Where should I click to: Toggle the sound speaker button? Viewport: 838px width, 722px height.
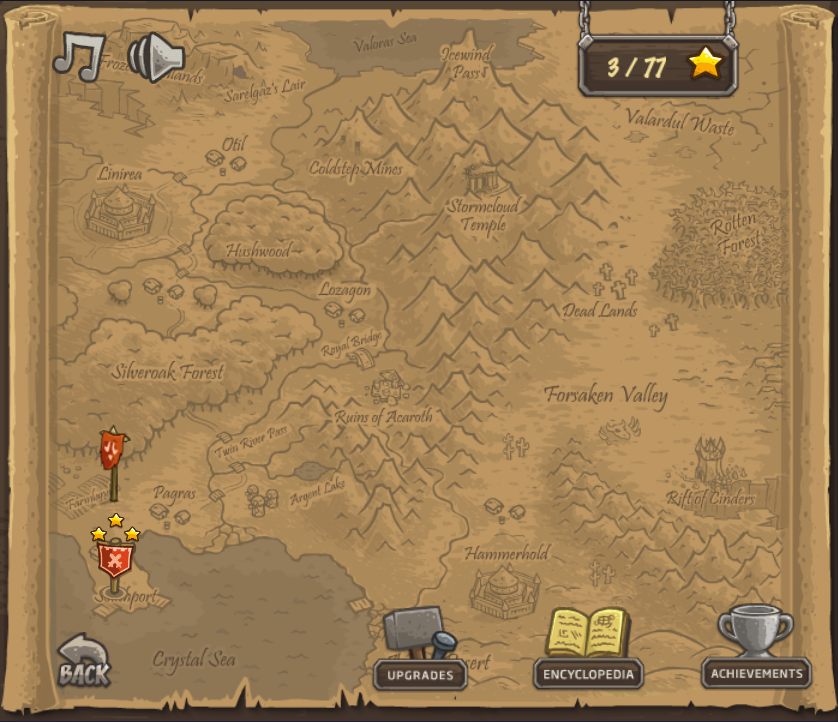point(154,57)
